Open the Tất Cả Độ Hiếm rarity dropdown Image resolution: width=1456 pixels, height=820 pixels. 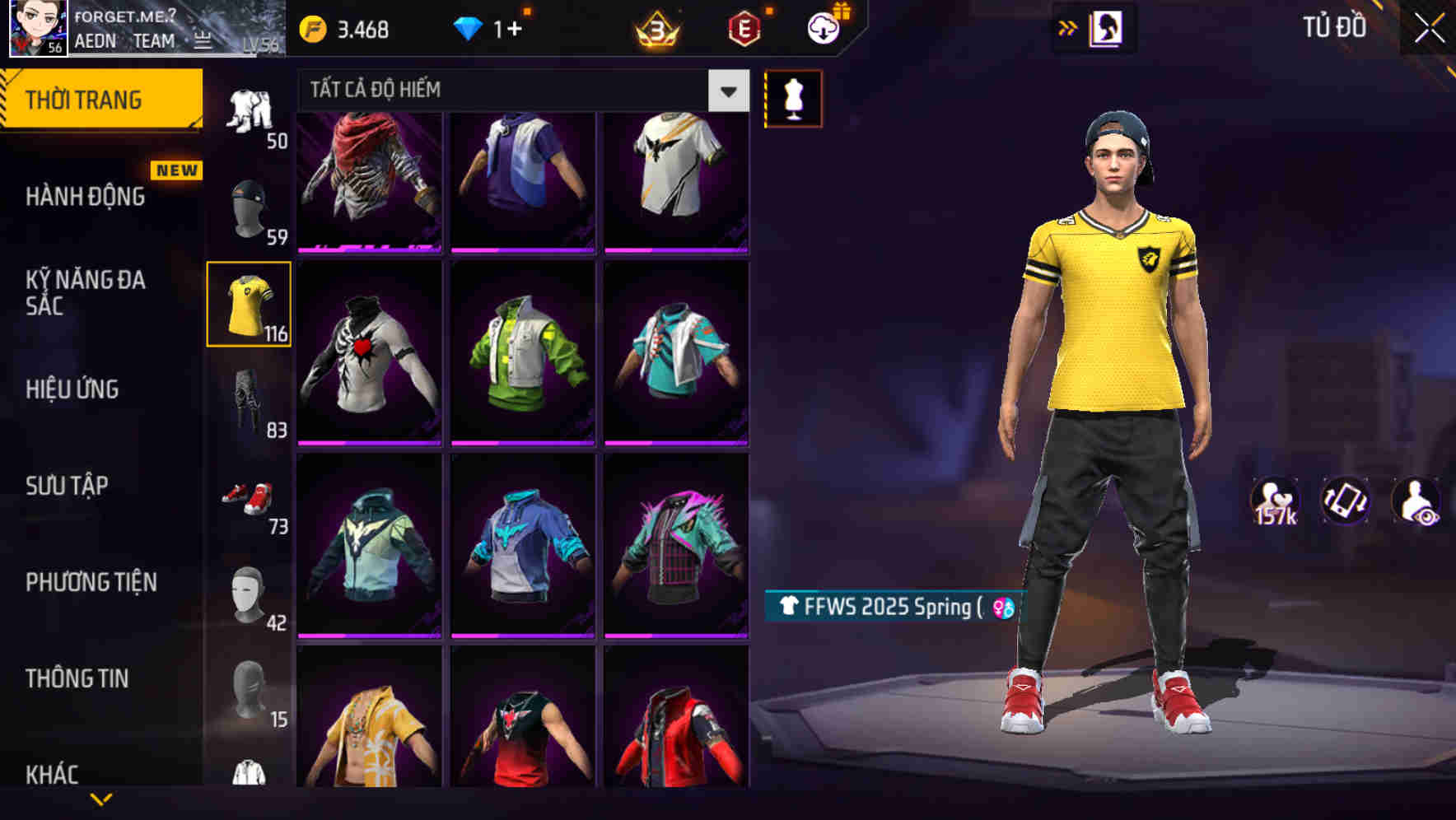tap(519, 91)
